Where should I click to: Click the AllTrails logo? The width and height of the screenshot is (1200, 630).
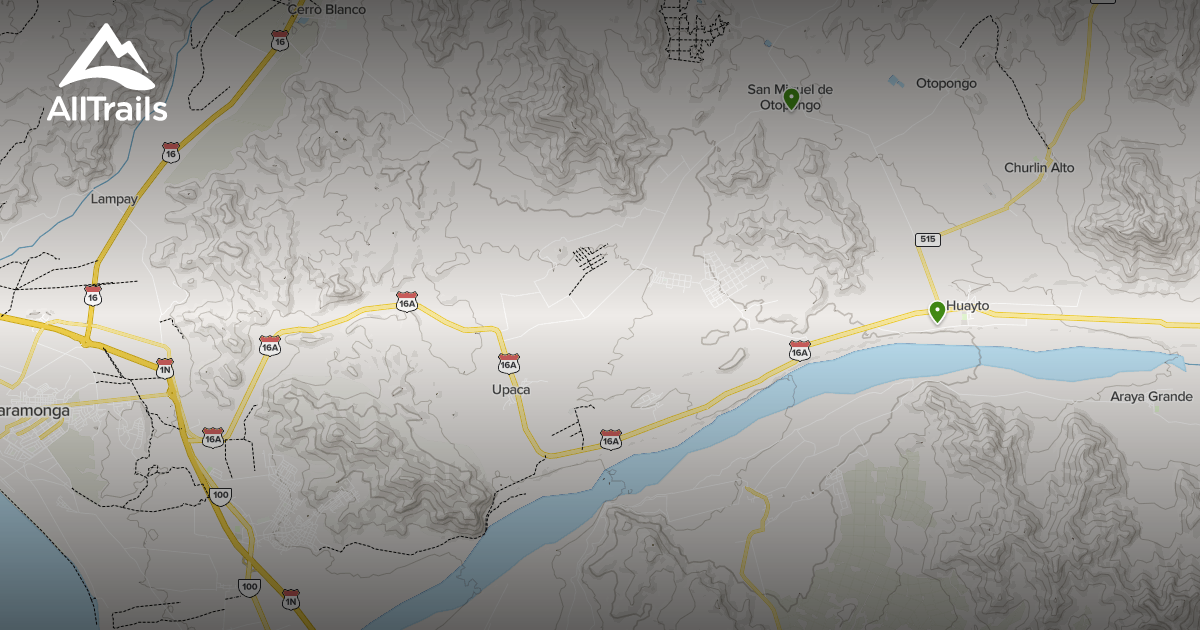pos(107,74)
